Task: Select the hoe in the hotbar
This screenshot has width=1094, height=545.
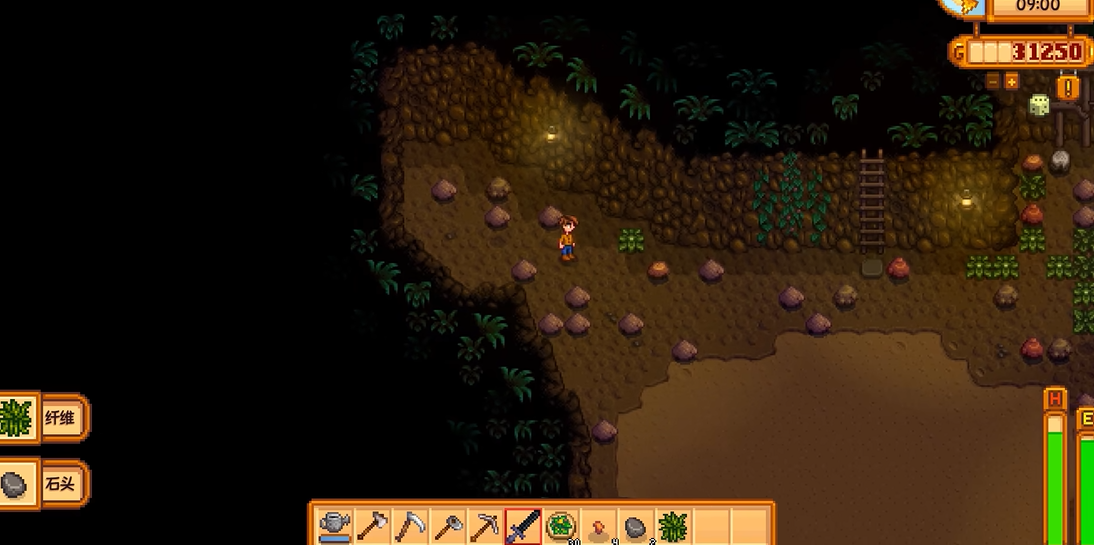Action: (x=448, y=524)
